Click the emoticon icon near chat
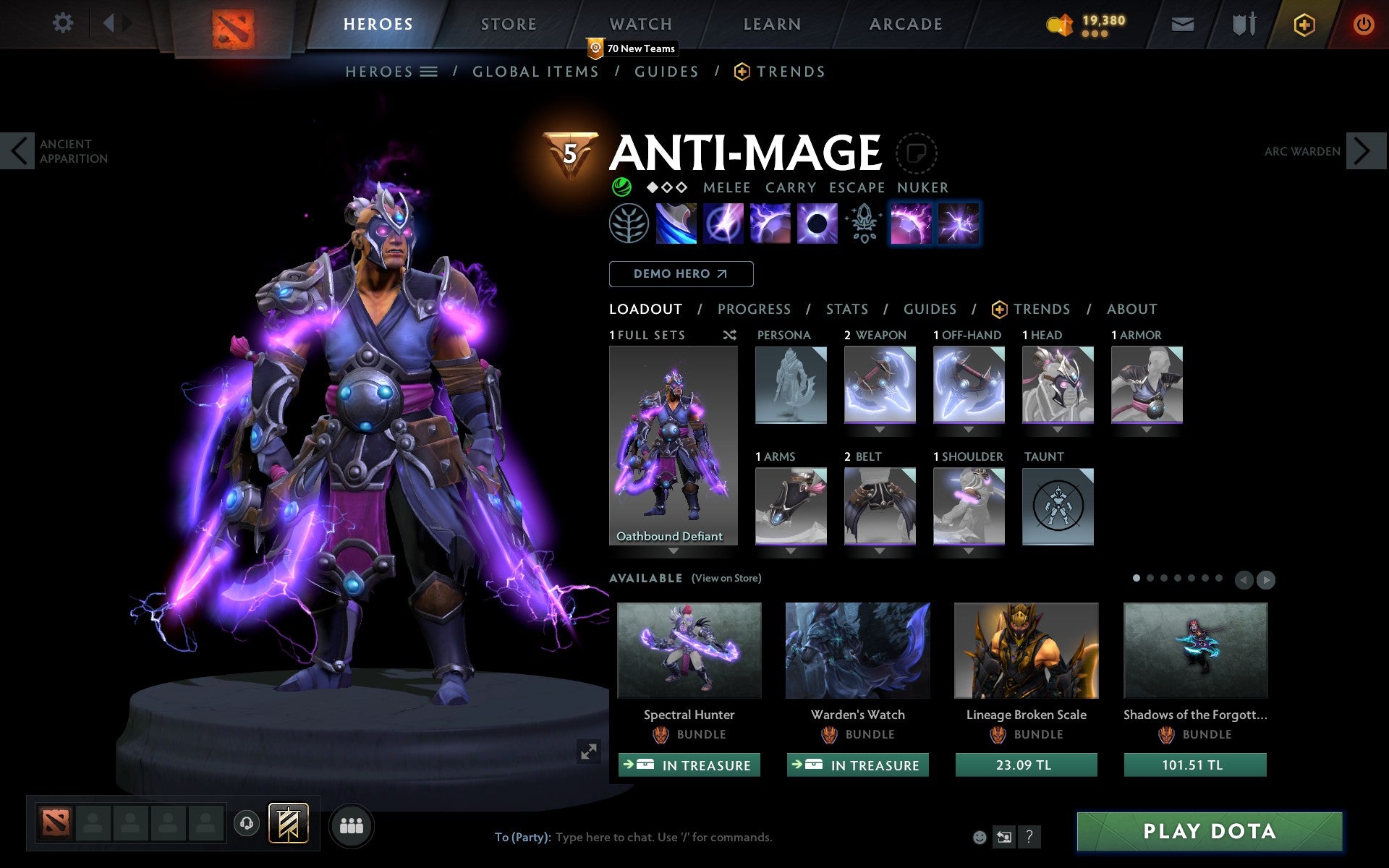 [x=980, y=837]
